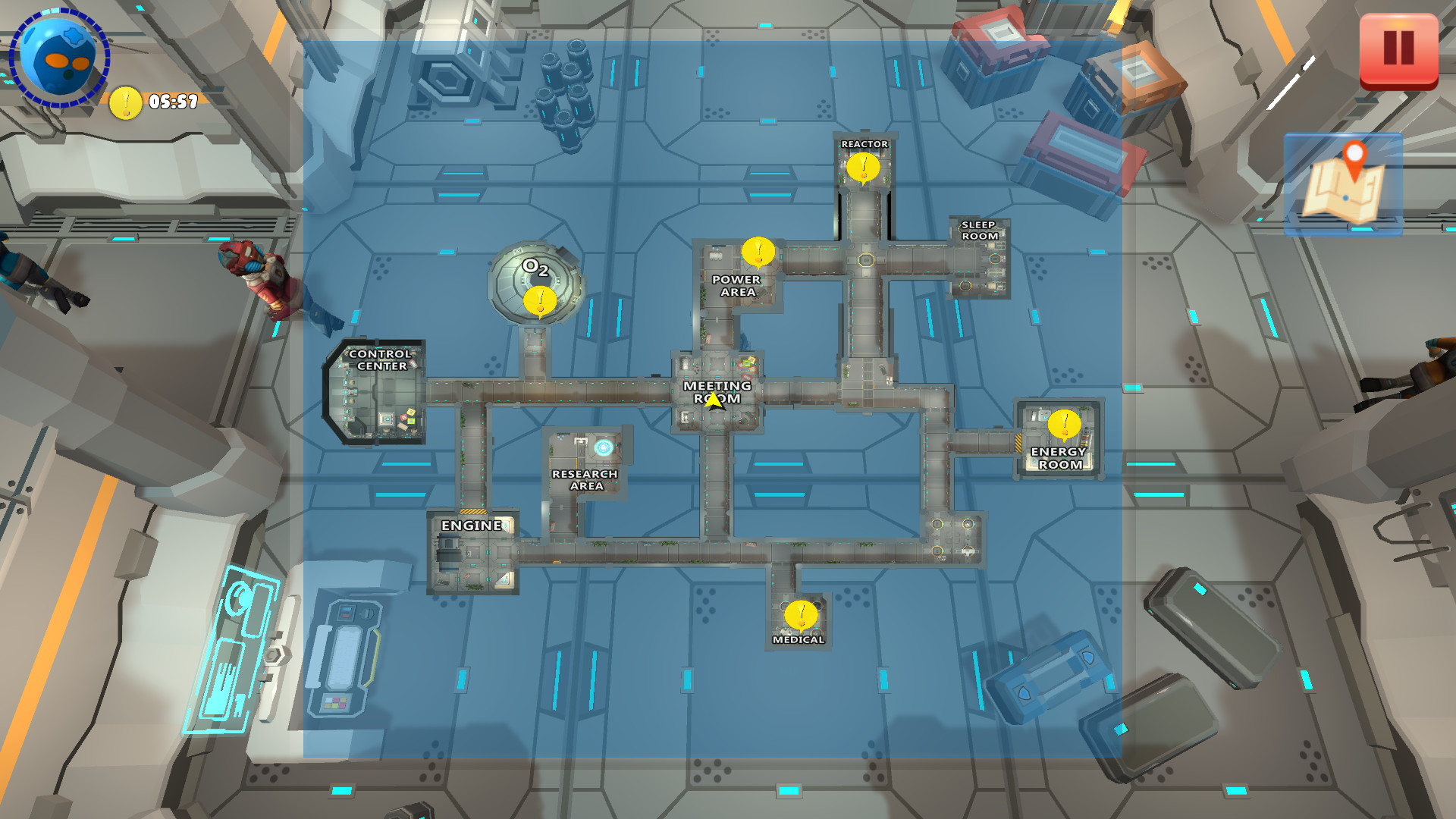
Task: Click the Medical room exclamation marker
Action: tap(800, 616)
